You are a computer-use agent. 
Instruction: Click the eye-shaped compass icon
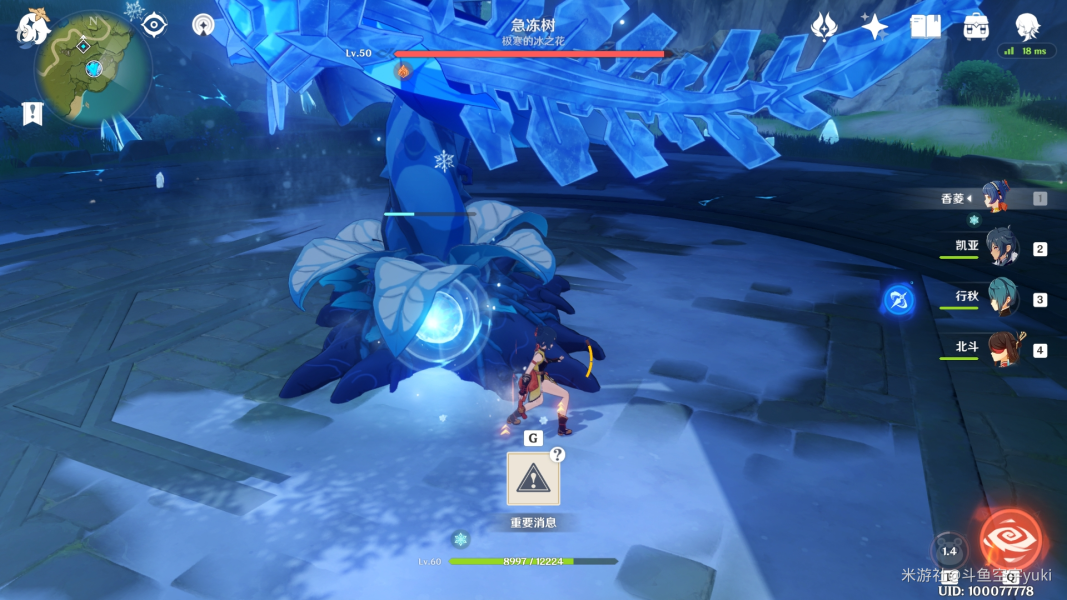pyautogui.click(x=154, y=25)
